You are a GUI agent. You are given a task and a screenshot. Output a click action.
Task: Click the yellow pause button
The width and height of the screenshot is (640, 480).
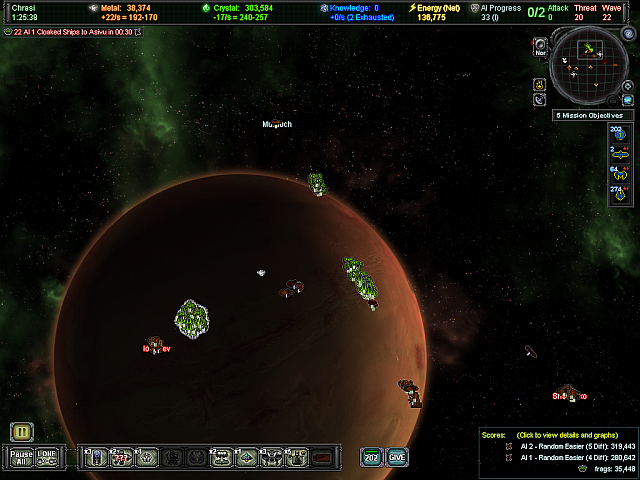coord(22,432)
